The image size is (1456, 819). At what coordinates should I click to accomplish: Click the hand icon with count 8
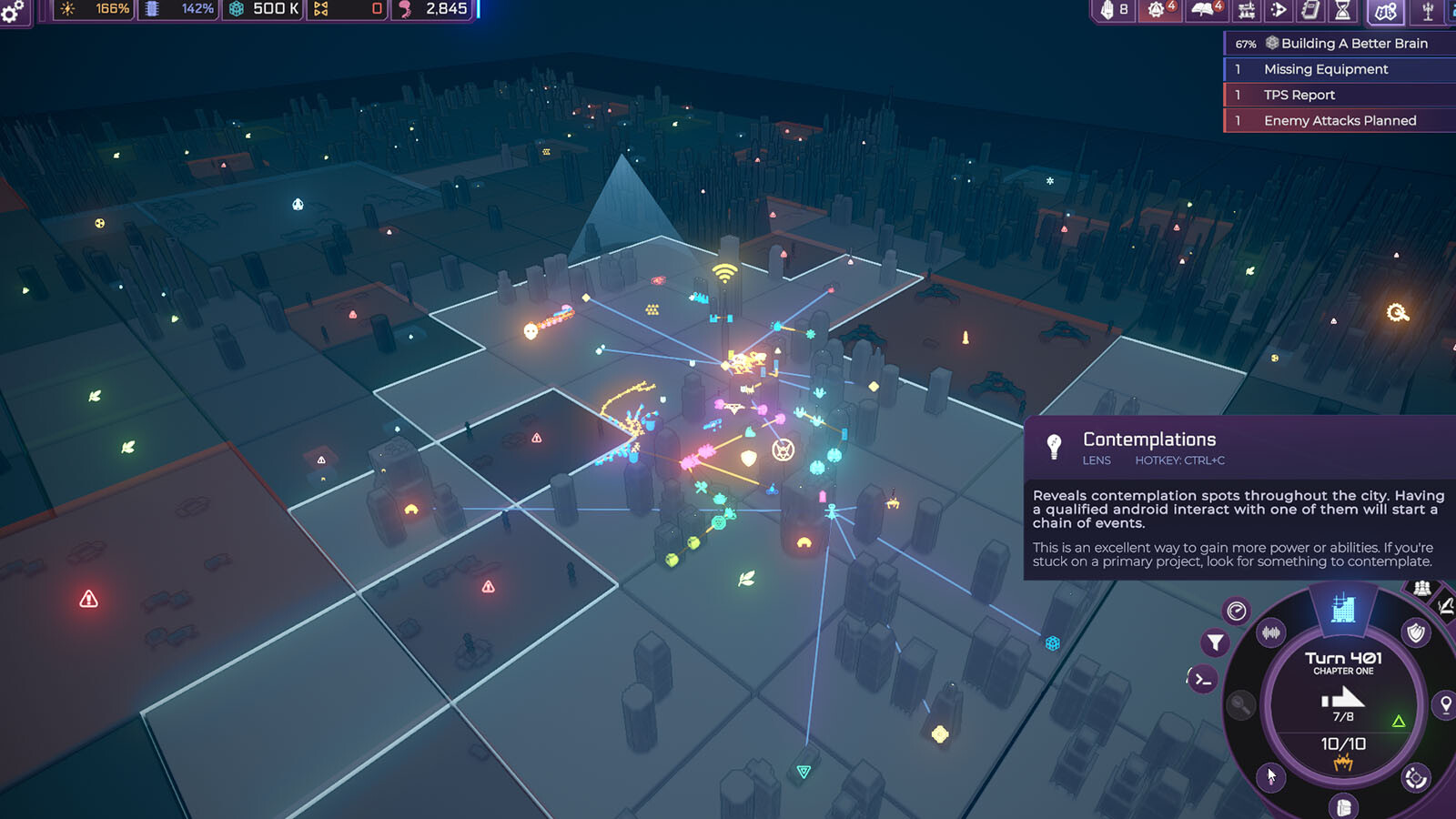pos(1114,10)
